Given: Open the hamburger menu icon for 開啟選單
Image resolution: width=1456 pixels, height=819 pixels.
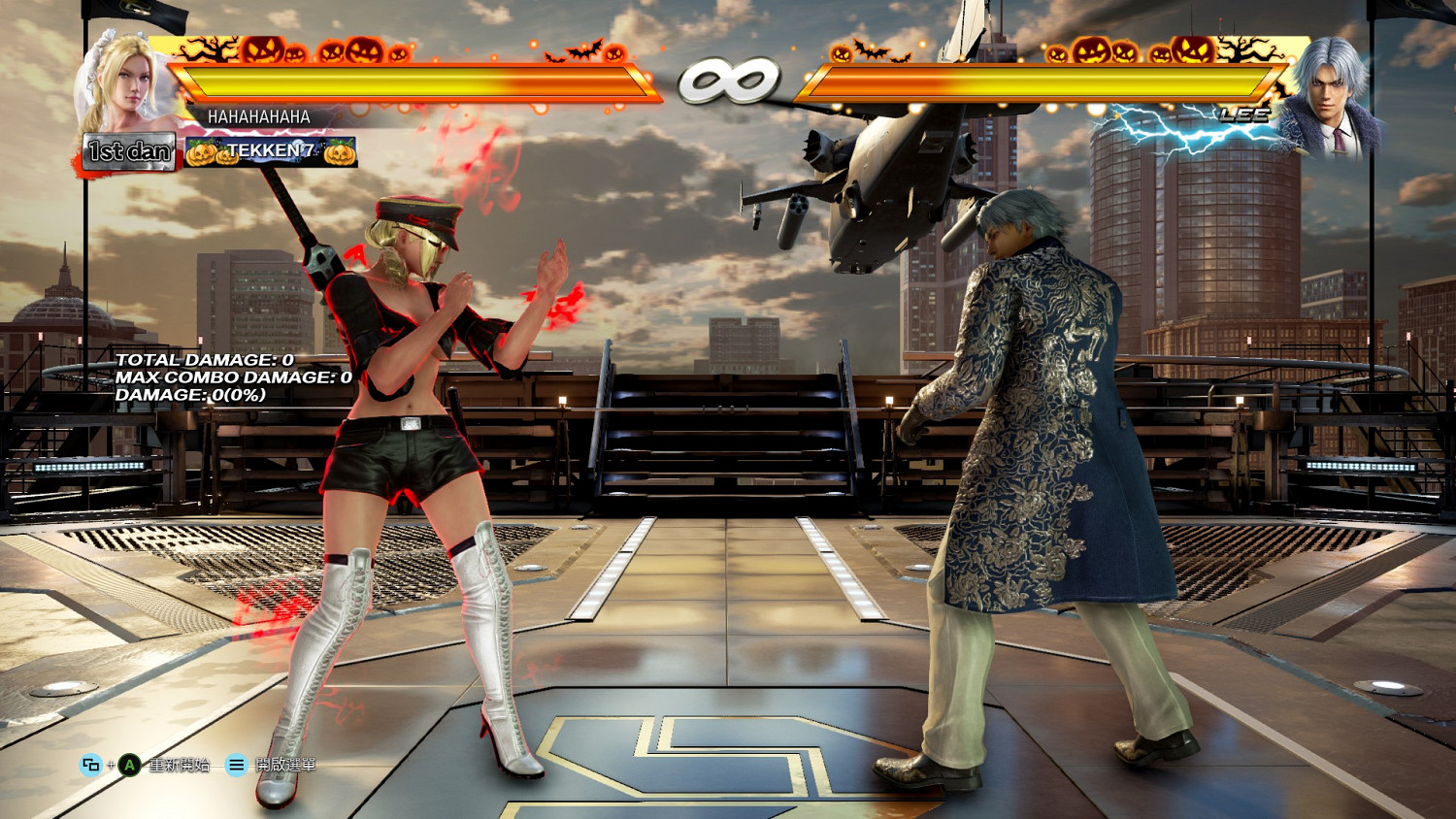Looking at the screenshot, I should pos(235,764).
